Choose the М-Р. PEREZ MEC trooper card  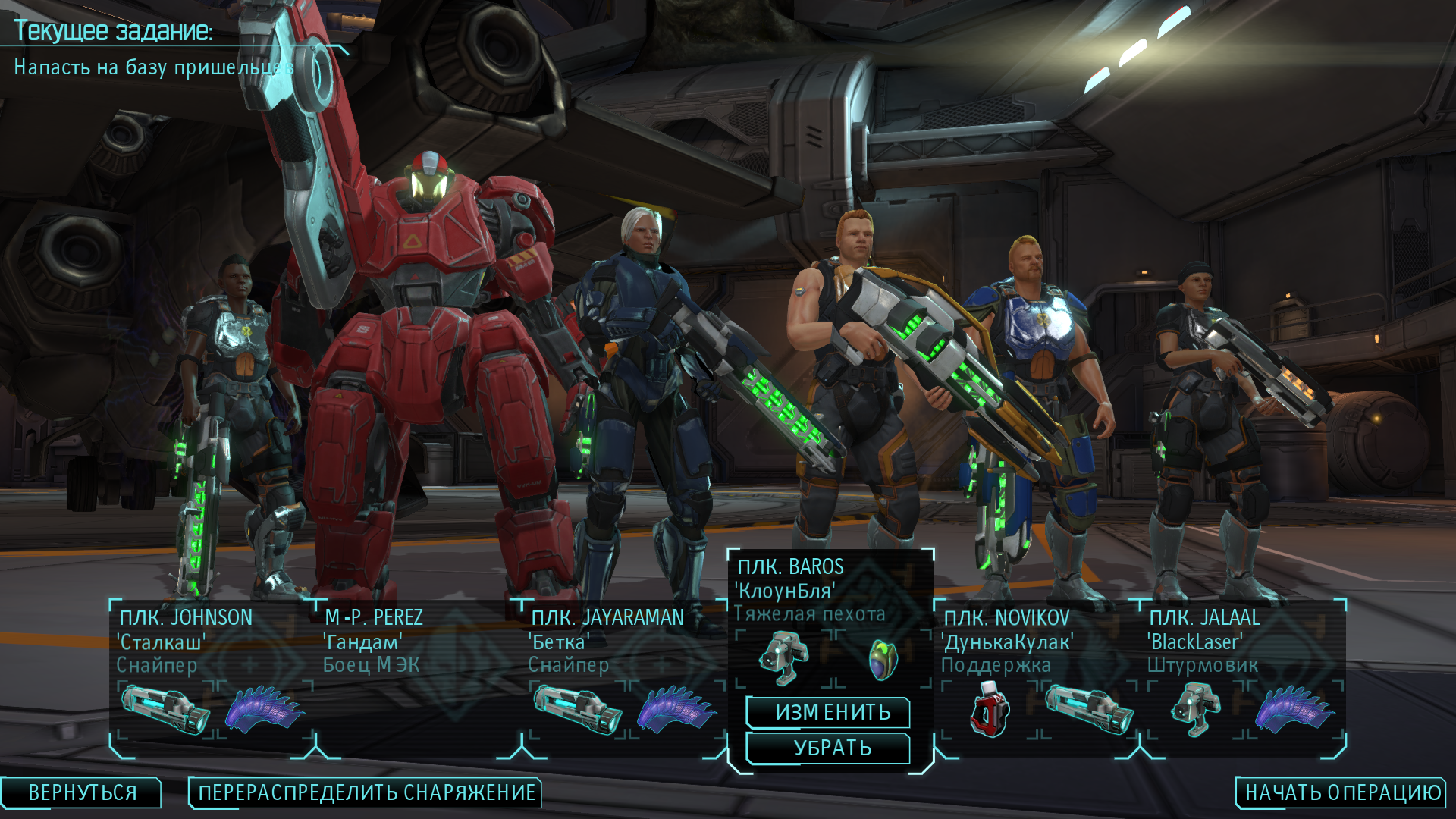[x=373, y=618]
